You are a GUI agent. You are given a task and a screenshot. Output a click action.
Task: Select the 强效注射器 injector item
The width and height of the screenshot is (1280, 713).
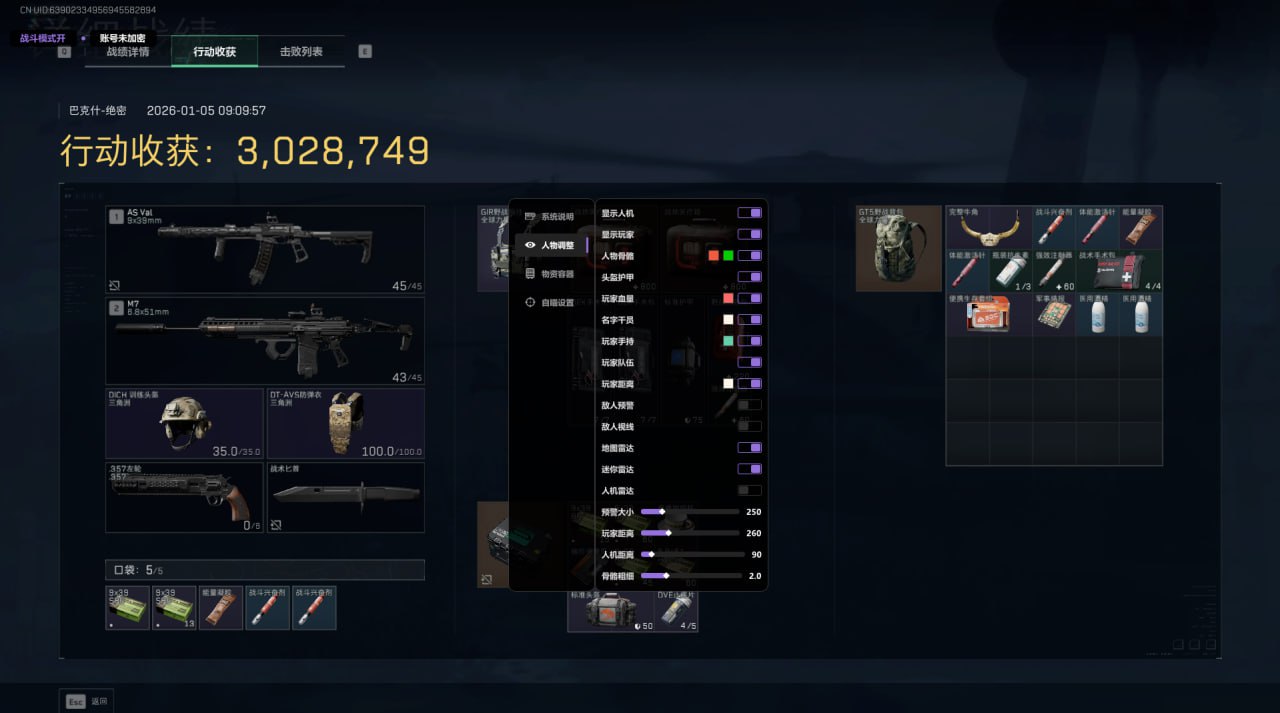coord(1054,271)
